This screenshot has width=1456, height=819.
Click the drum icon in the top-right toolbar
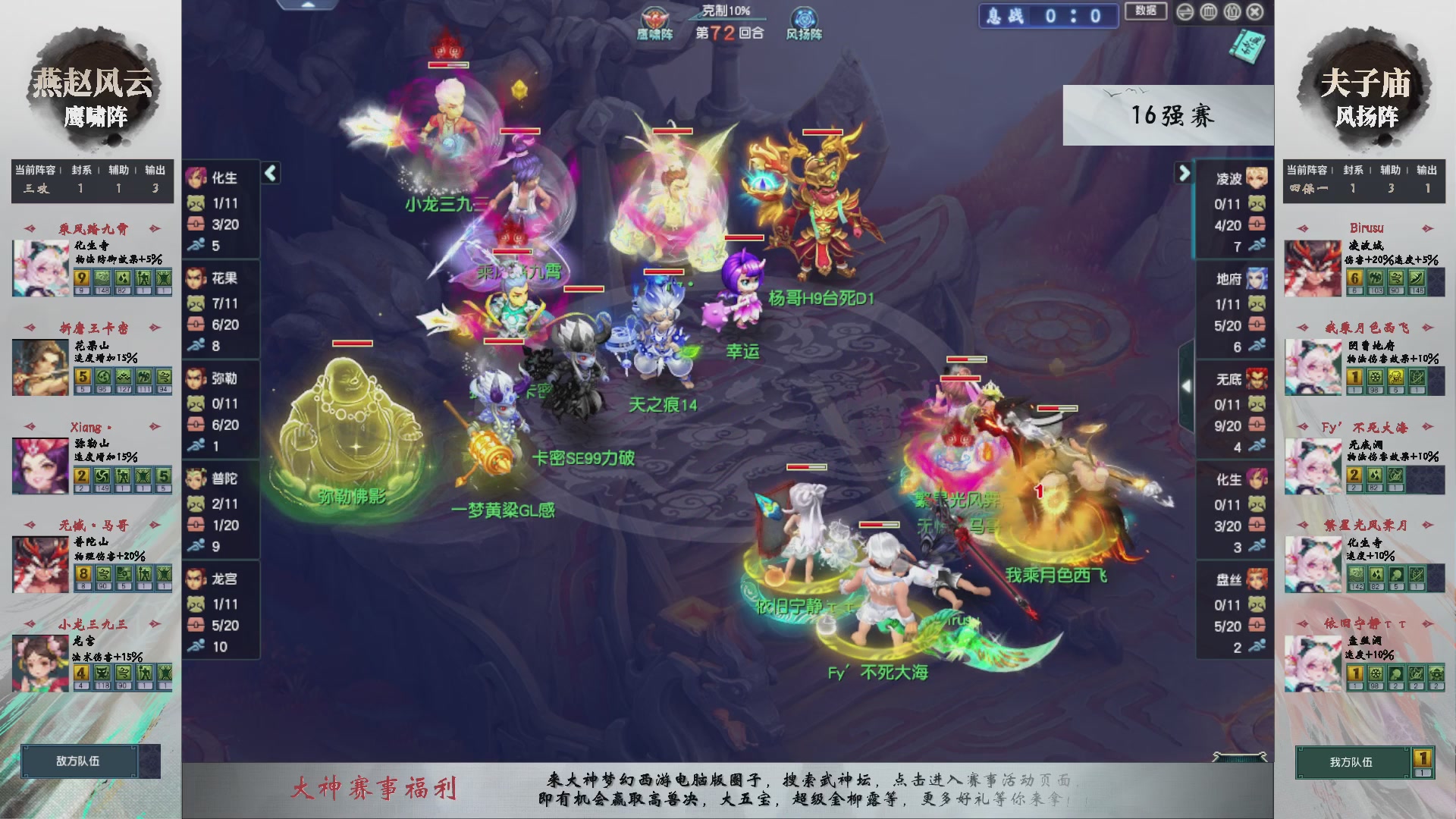point(1208,12)
